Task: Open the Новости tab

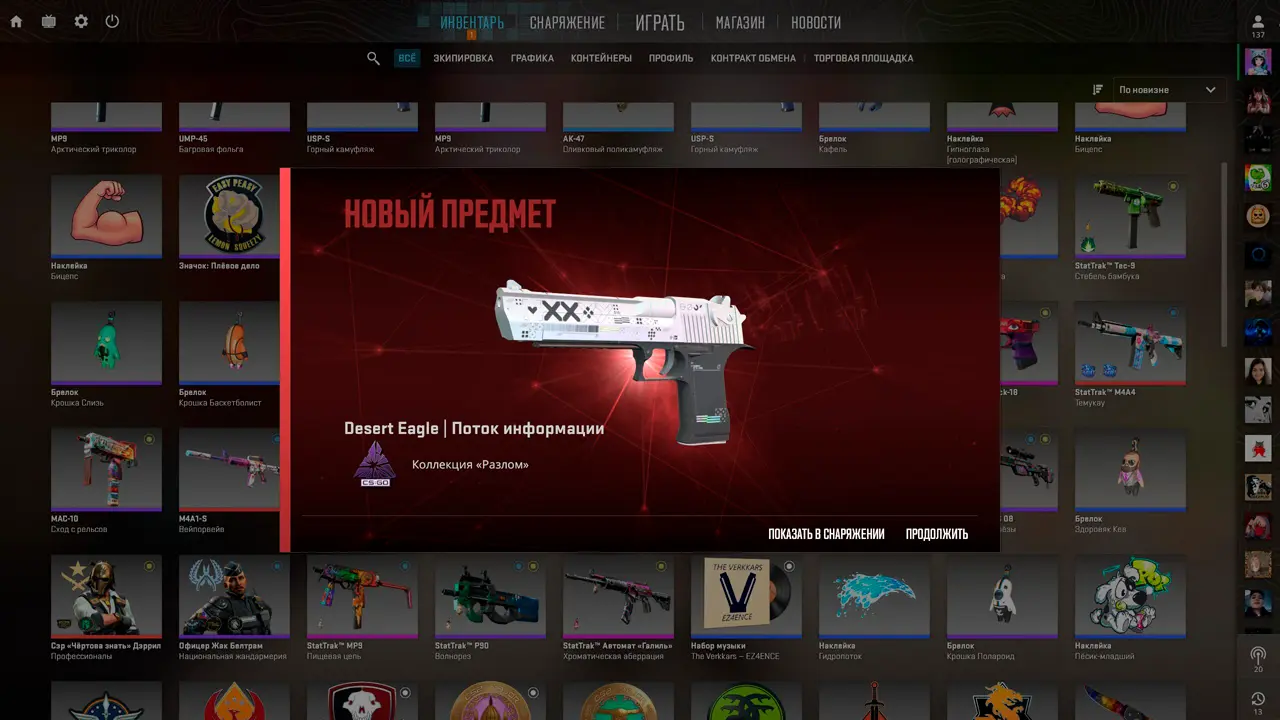Action: [x=816, y=22]
